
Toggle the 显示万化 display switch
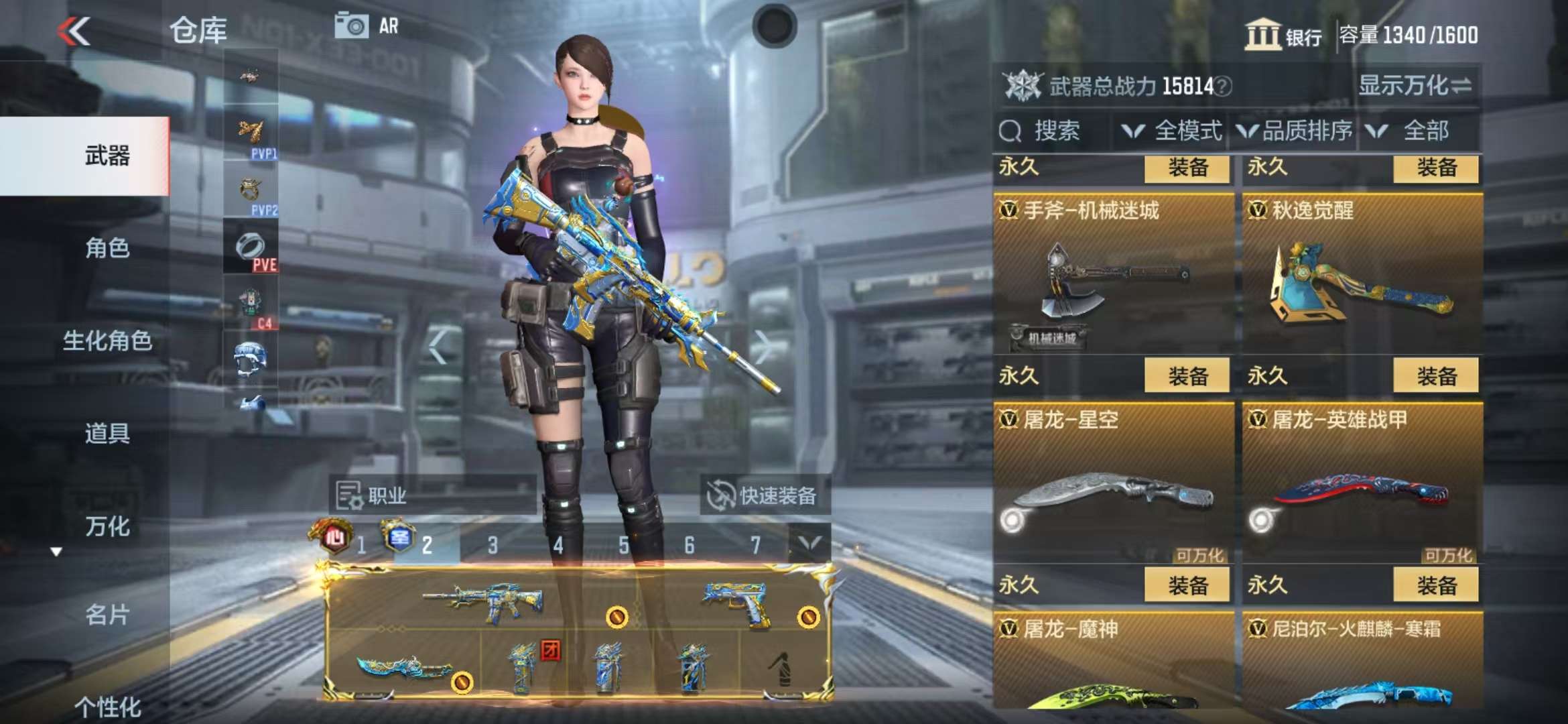[1415, 86]
